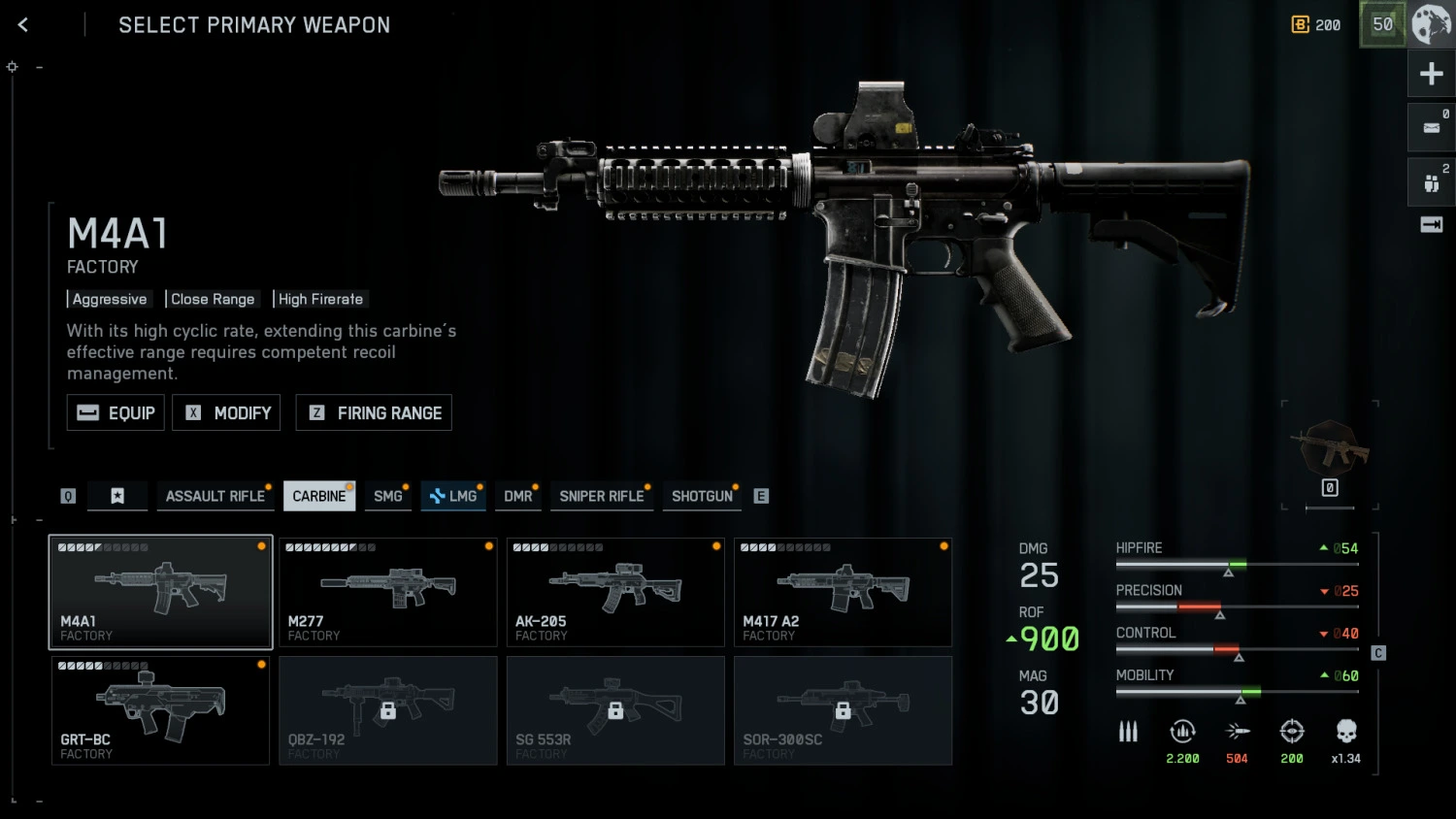Enter the Firing Range
Screen dimensions: 1456x819
click(374, 412)
